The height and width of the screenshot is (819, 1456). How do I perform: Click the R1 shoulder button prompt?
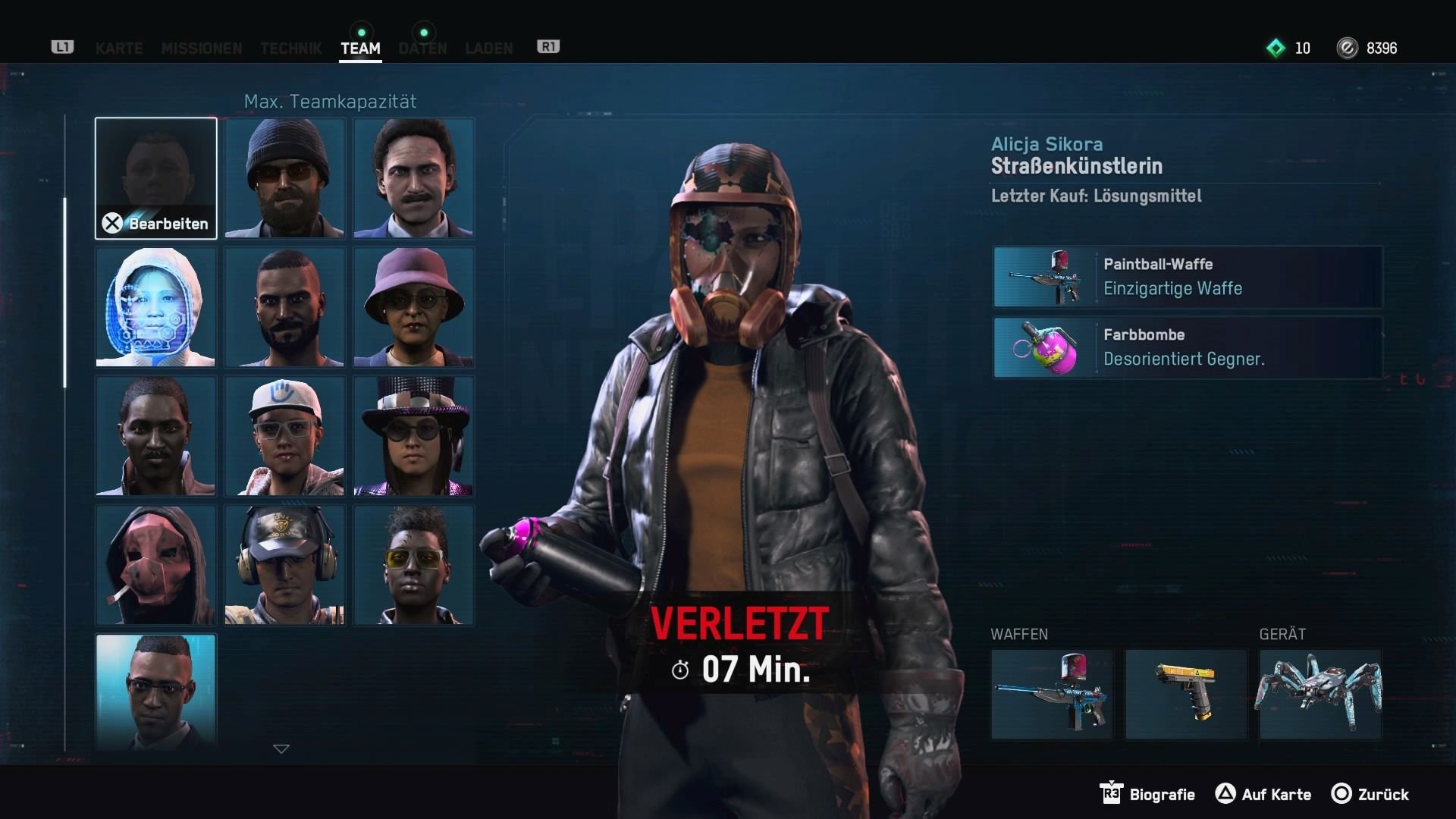pos(548,46)
